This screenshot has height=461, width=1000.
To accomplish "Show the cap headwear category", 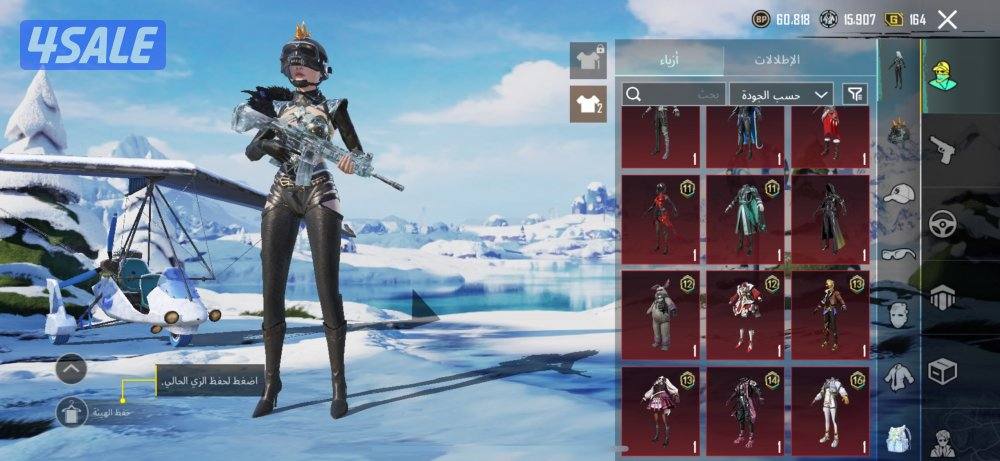I will pyautogui.click(x=898, y=194).
